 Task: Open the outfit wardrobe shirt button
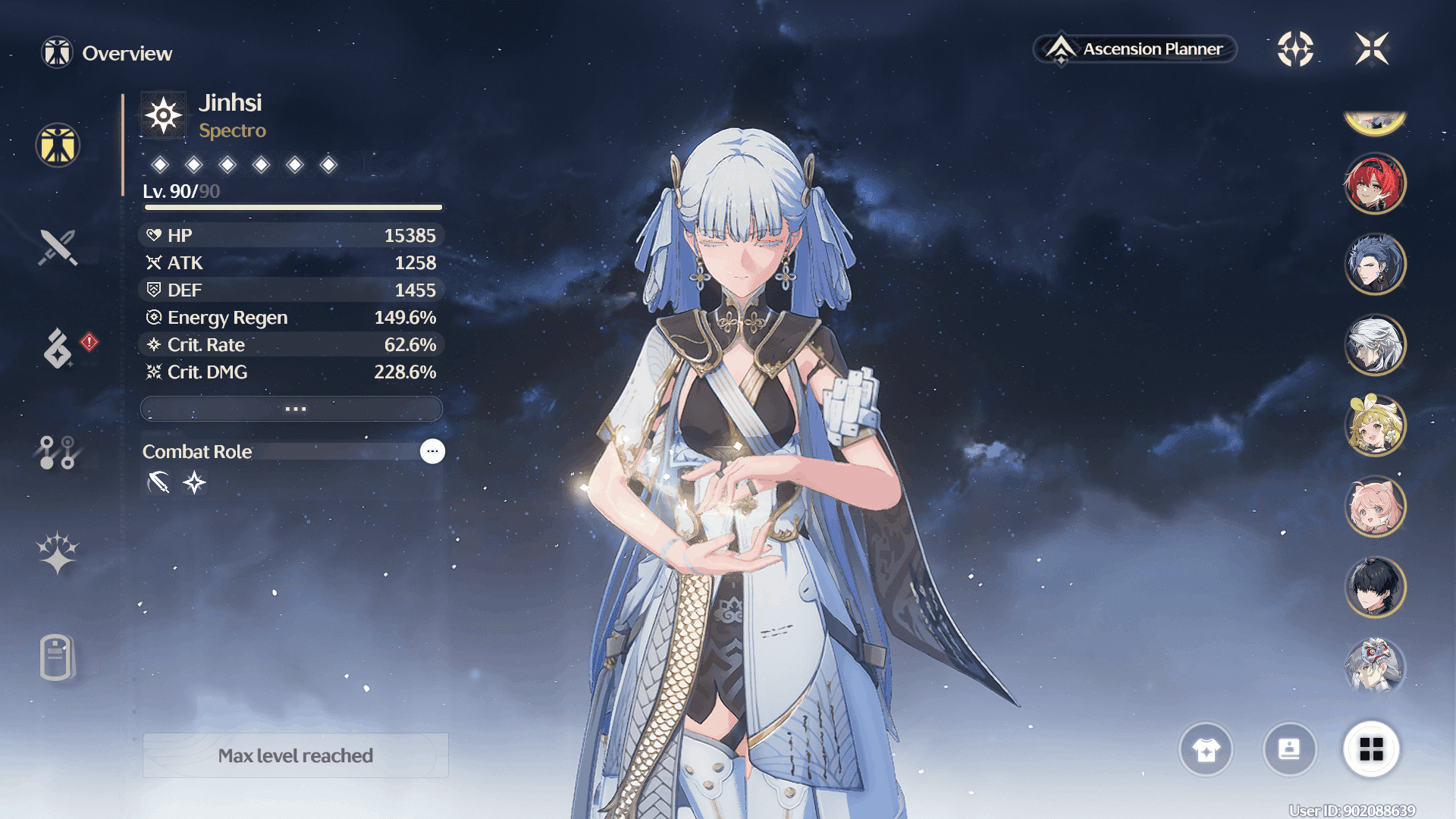[1206, 749]
